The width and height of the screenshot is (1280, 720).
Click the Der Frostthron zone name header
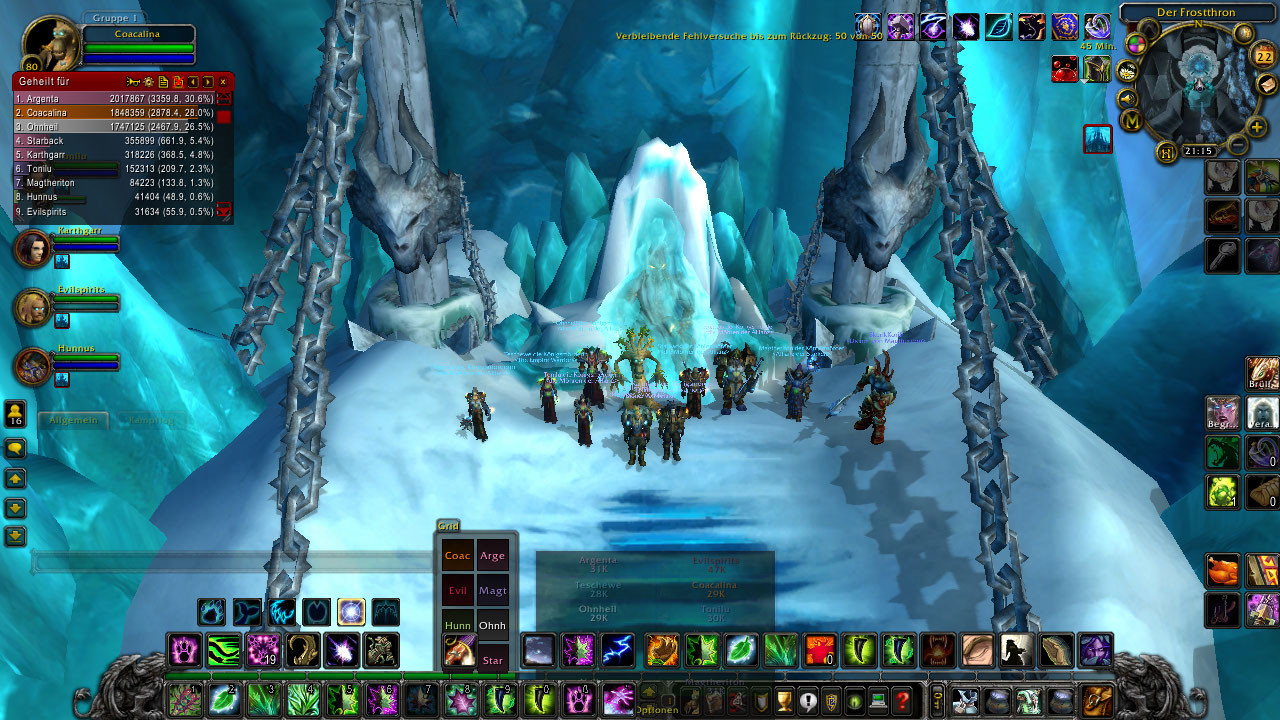1196,13
